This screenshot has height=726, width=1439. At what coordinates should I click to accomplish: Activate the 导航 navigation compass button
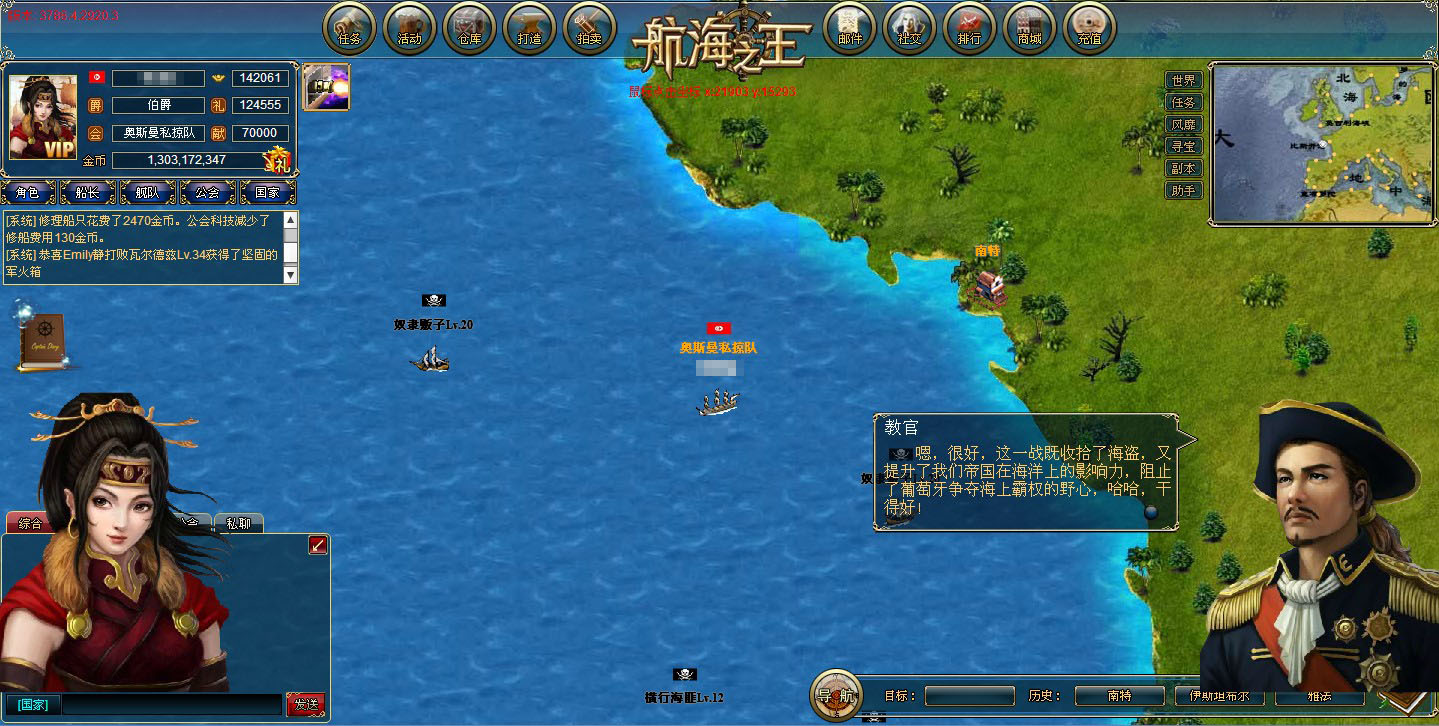835,694
